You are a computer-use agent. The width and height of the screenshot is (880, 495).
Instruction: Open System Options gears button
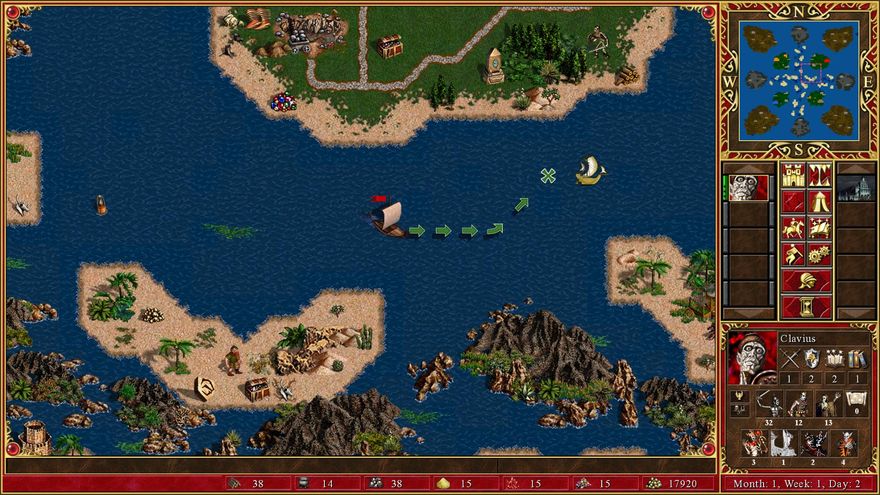tap(820, 254)
